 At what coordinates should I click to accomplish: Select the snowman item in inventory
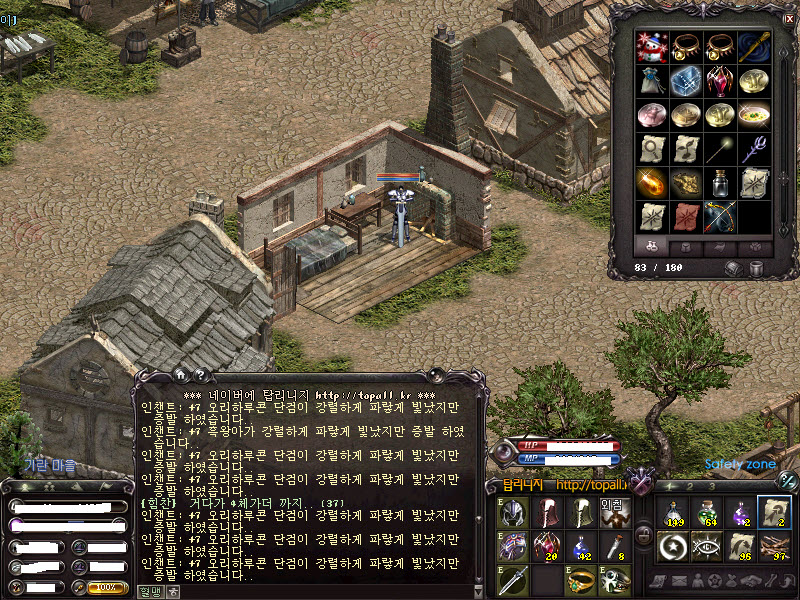(x=652, y=48)
